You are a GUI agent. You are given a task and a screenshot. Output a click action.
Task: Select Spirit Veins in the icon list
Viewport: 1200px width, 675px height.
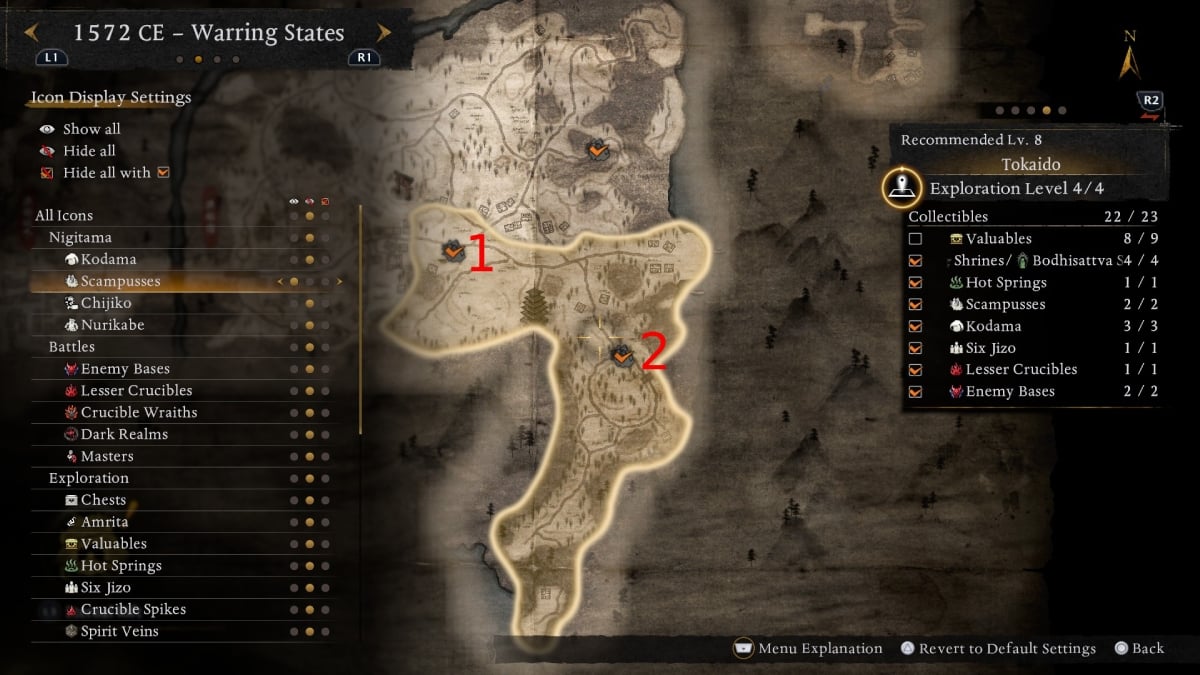click(x=119, y=631)
